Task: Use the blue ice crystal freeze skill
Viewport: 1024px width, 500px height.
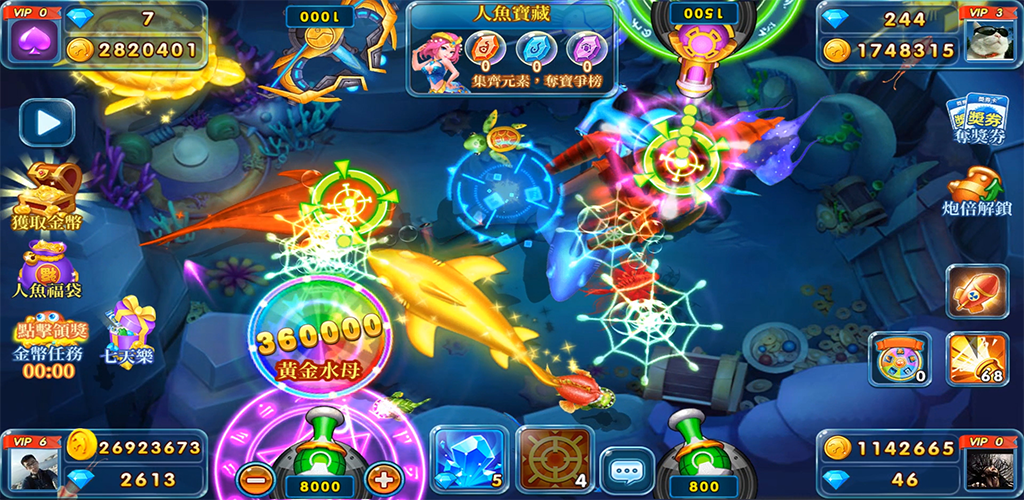Action: tap(466, 461)
